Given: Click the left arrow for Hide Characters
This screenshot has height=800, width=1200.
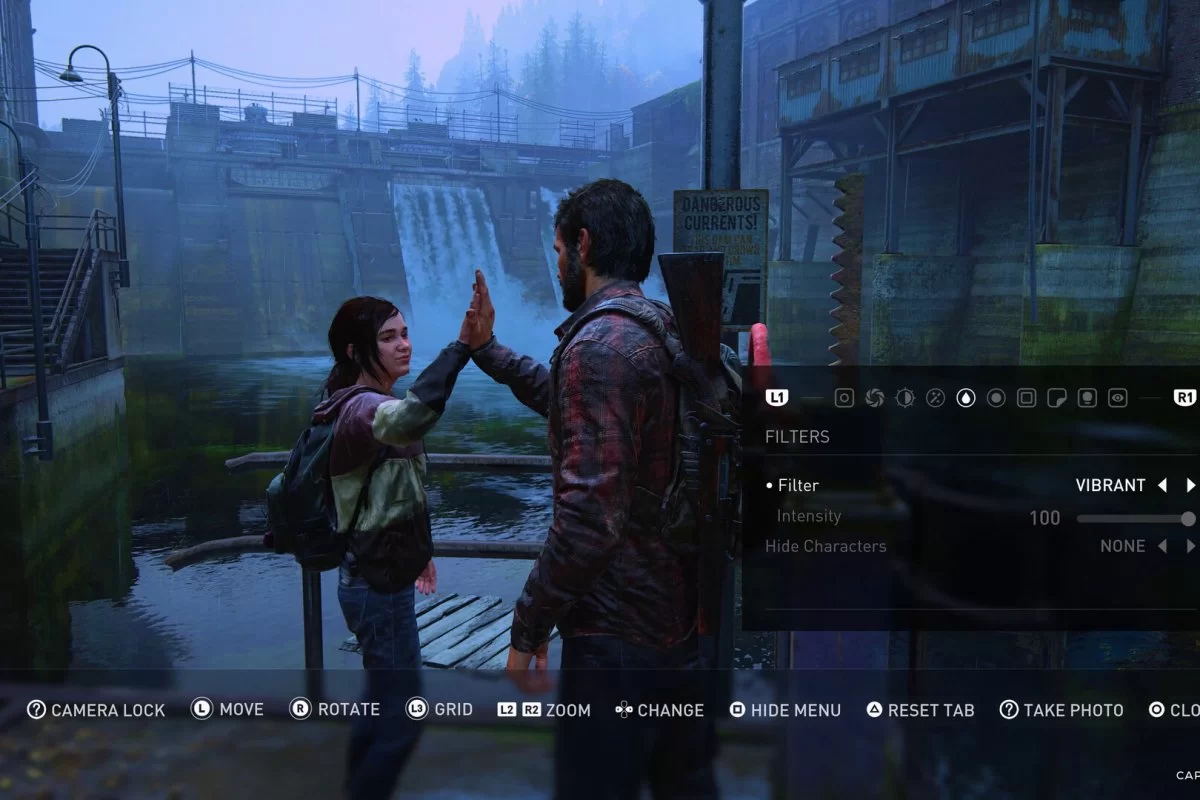Looking at the screenshot, I should tap(1162, 546).
